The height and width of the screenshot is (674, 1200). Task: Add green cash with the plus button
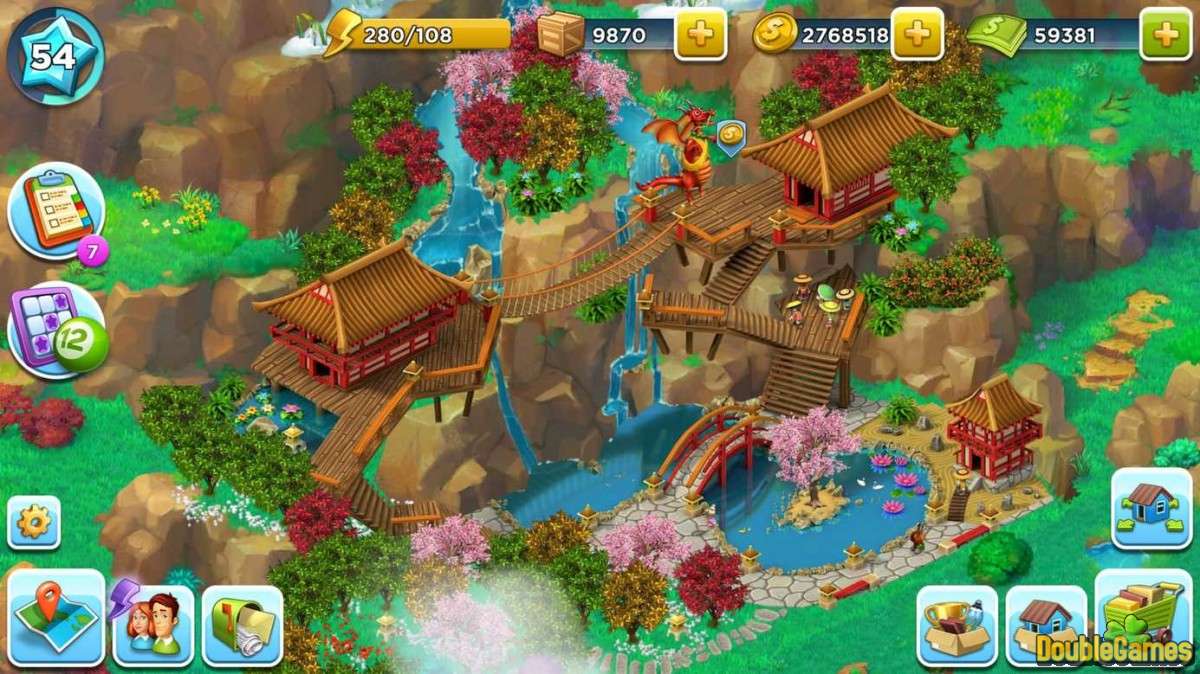1165,36
